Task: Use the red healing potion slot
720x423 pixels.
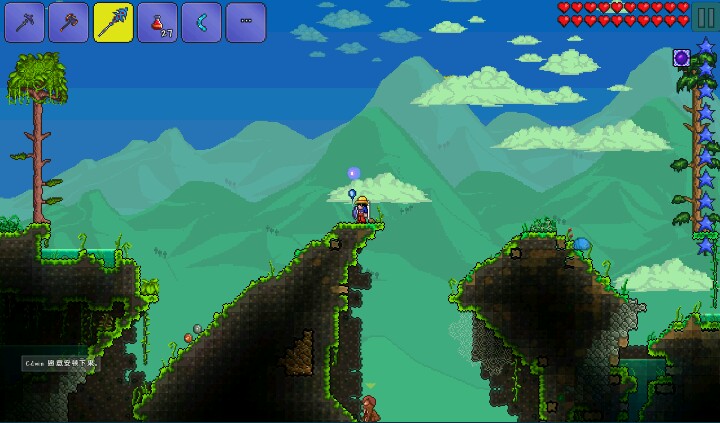Action: 157,22
